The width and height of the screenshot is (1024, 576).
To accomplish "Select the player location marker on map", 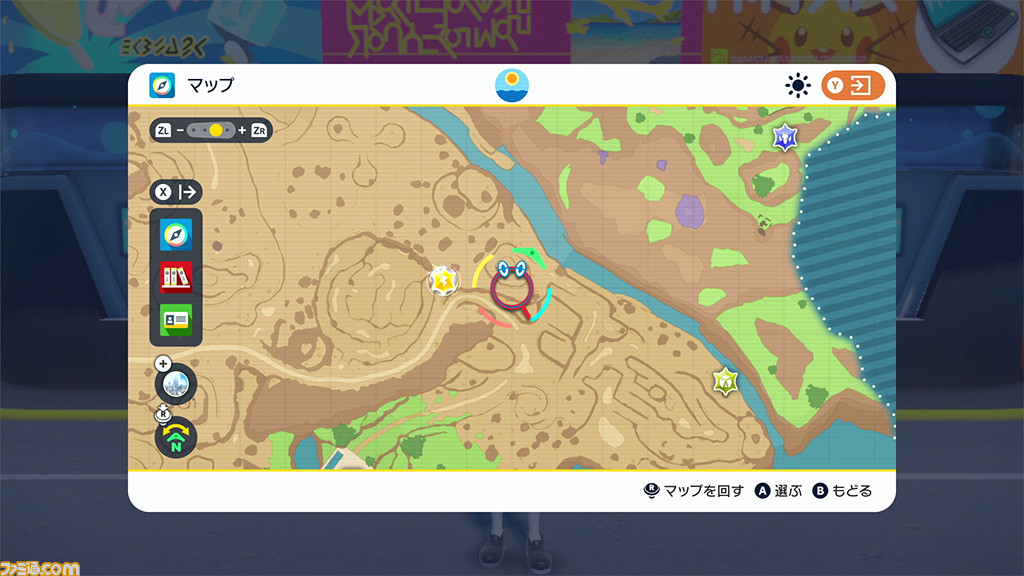I will (x=512, y=287).
